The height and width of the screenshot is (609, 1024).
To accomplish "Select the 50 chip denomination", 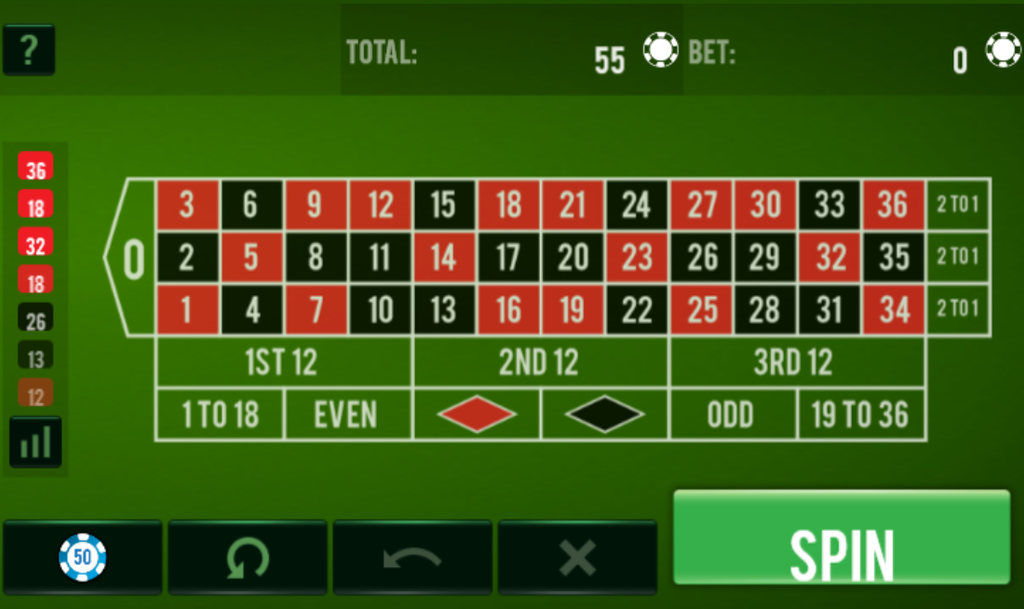I will point(82,557).
